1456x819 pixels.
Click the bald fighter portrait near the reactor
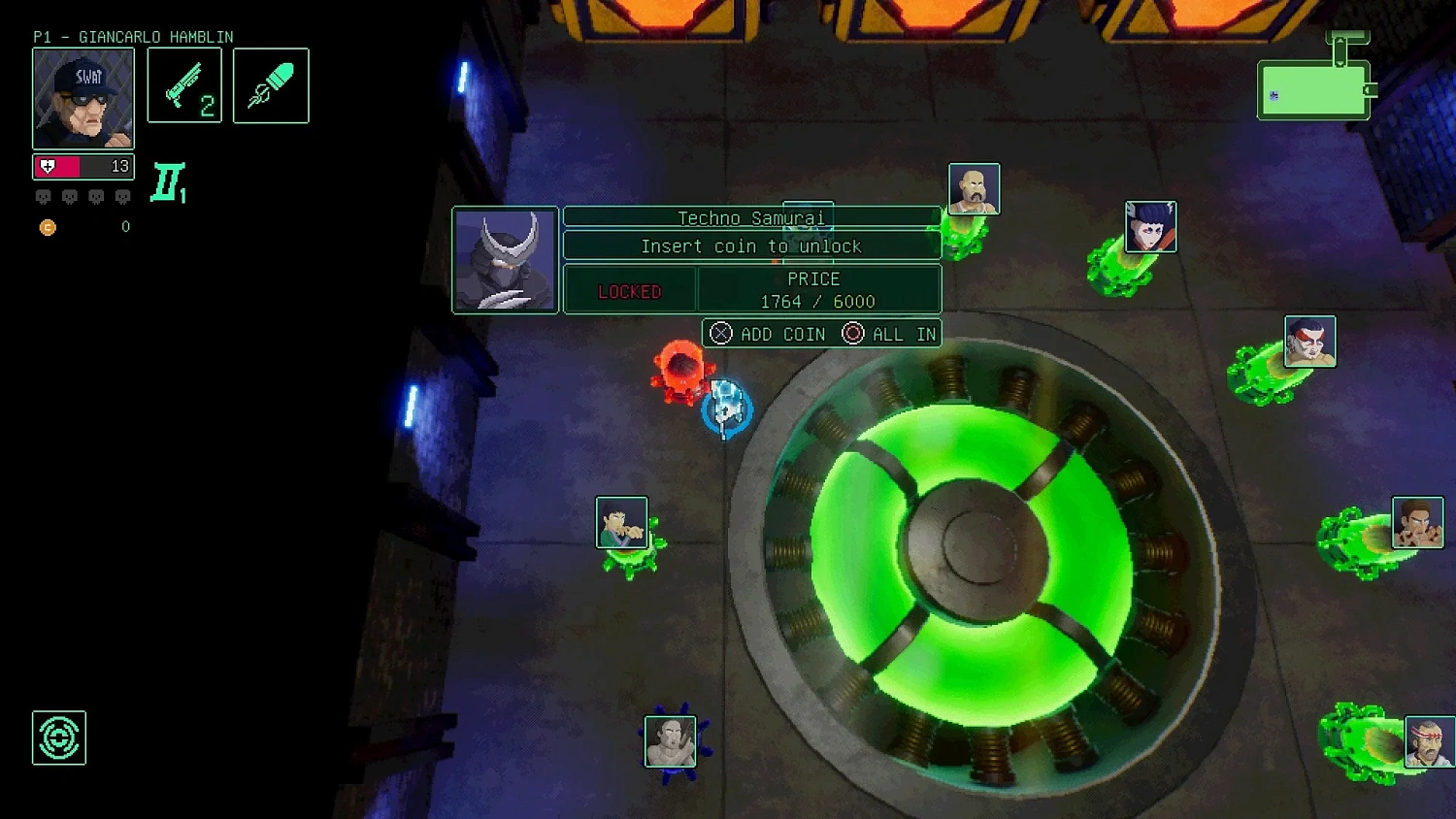[x=974, y=188]
